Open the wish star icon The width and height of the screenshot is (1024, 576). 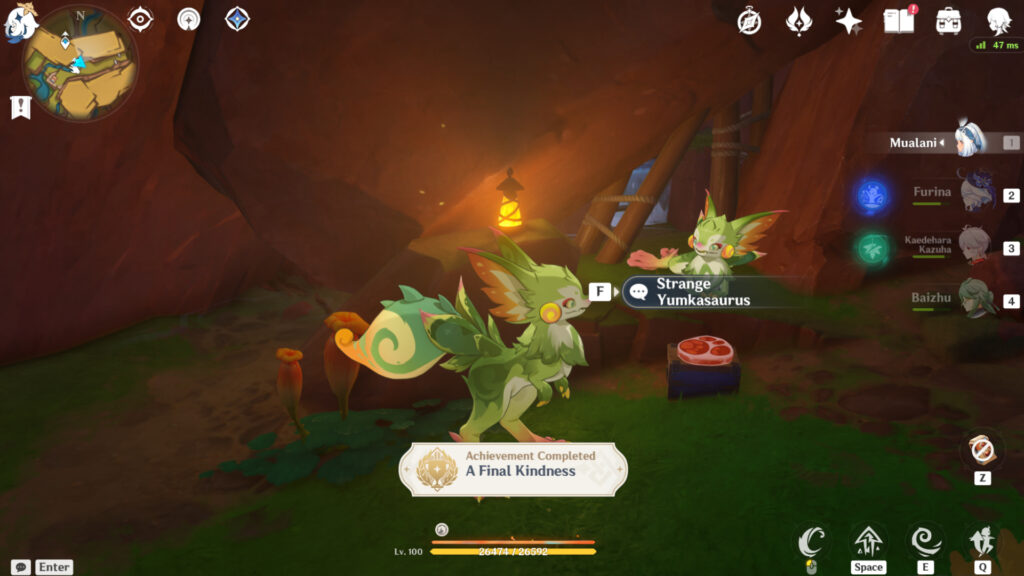pos(849,21)
